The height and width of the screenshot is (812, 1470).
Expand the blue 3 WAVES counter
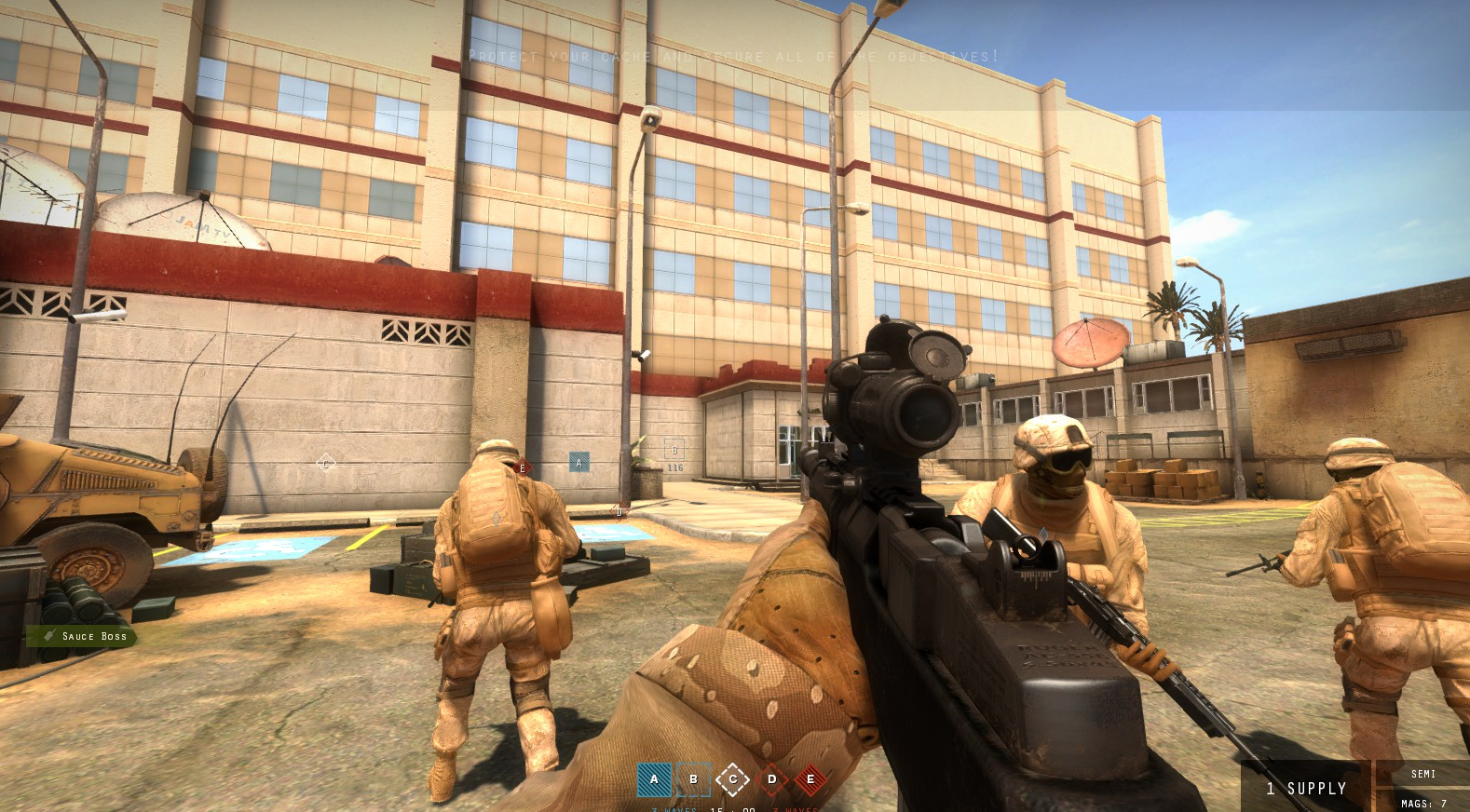pyautogui.click(x=673, y=809)
